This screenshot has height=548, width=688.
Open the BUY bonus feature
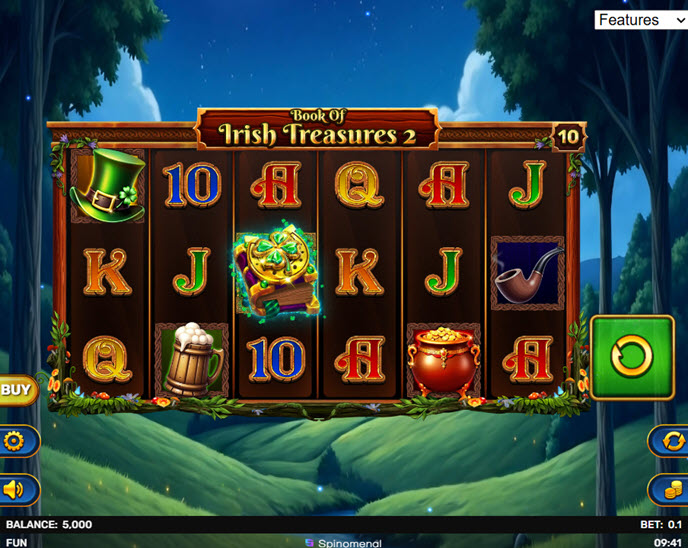pyautogui.click(x=16, y=390)
